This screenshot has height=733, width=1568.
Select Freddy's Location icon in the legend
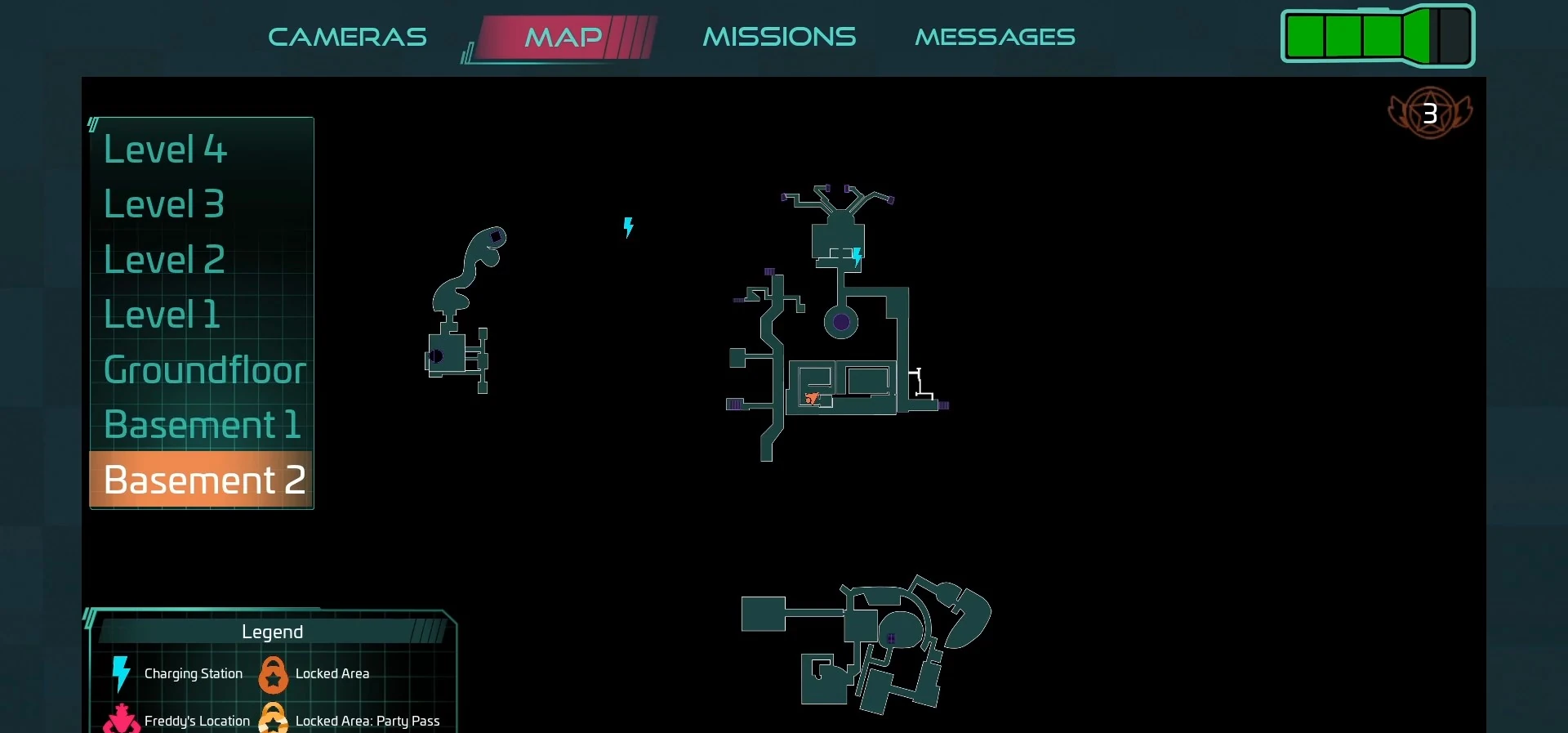121,721
